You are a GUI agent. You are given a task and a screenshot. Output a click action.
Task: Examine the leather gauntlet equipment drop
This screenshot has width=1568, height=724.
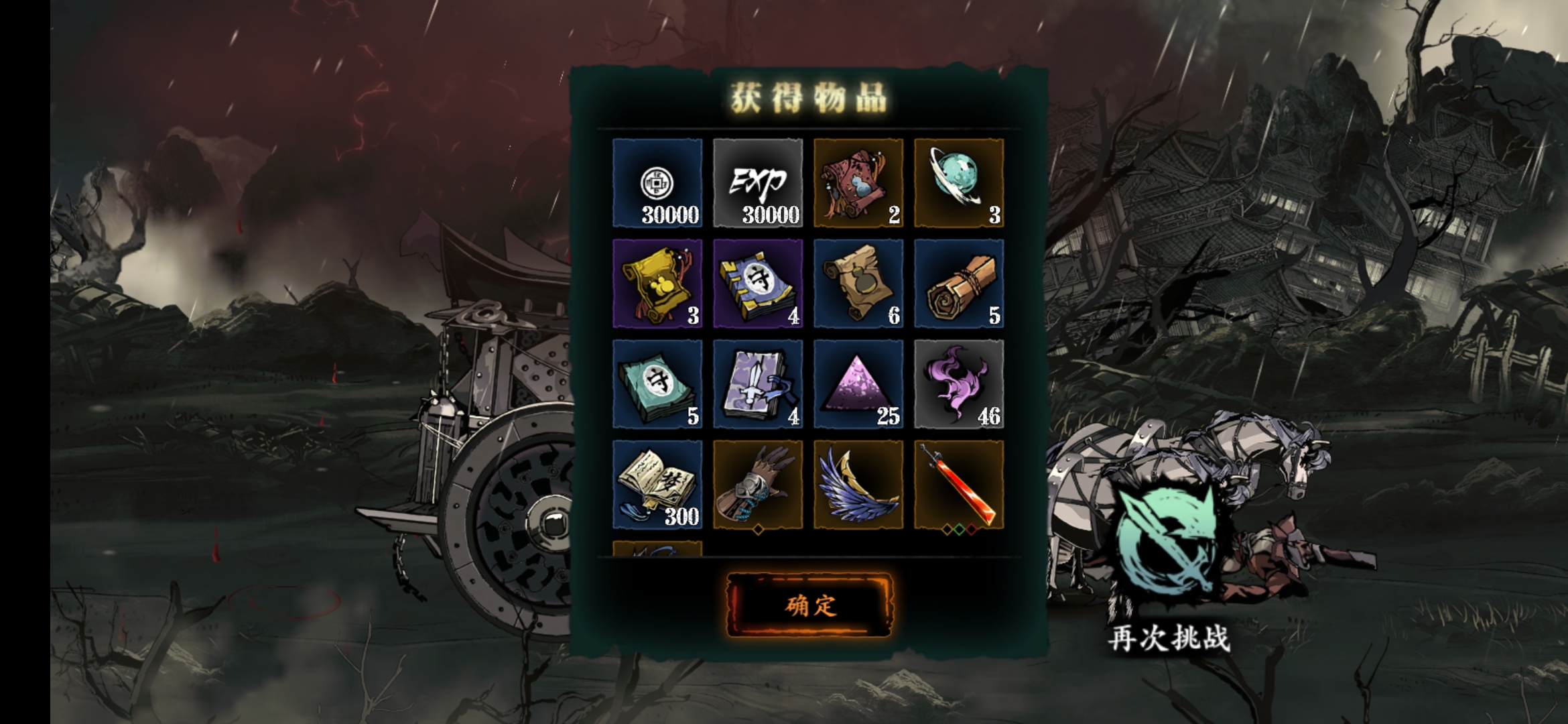[758, 485]
